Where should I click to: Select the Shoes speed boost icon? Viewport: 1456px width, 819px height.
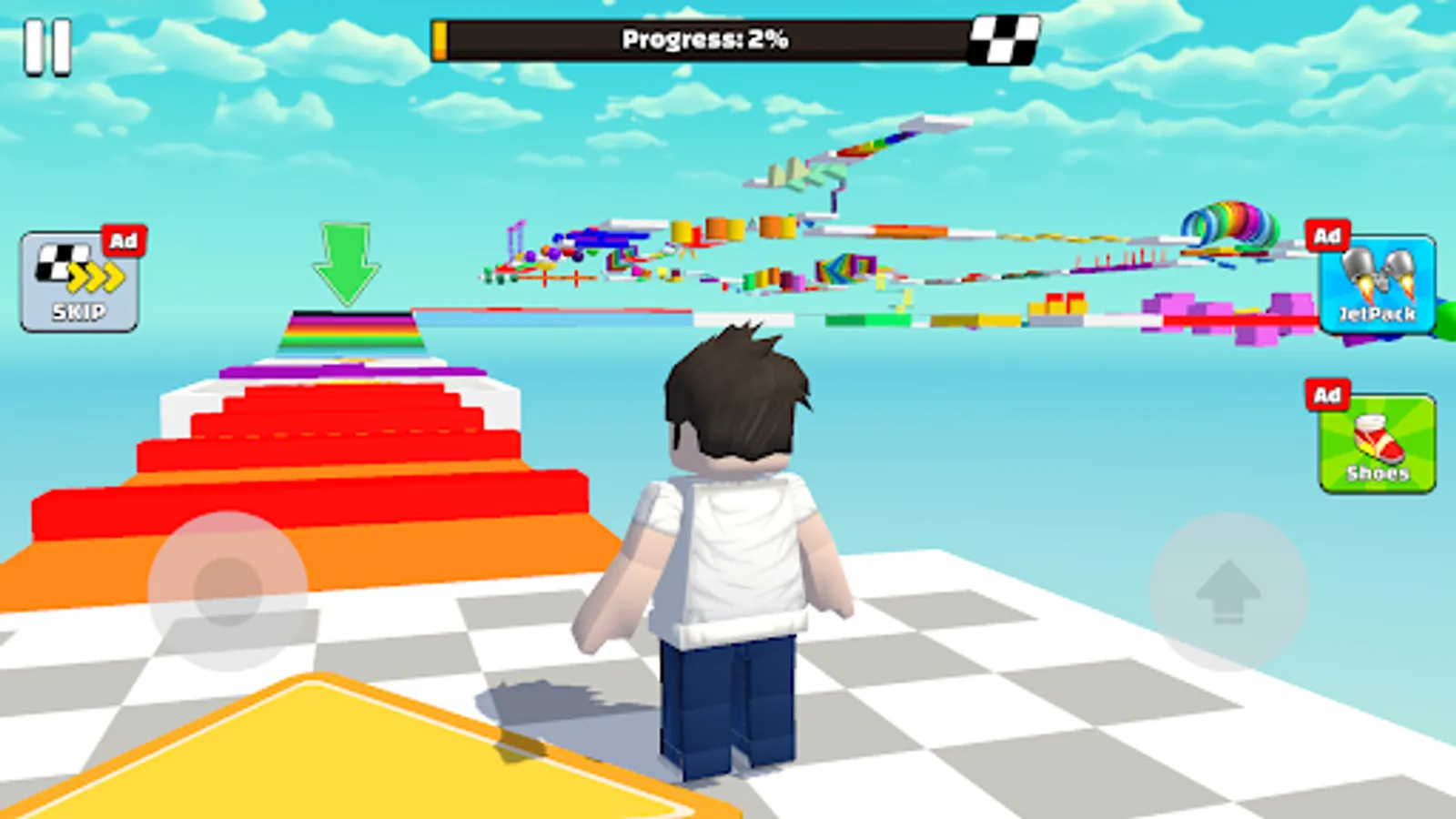tap(1376, 441)
